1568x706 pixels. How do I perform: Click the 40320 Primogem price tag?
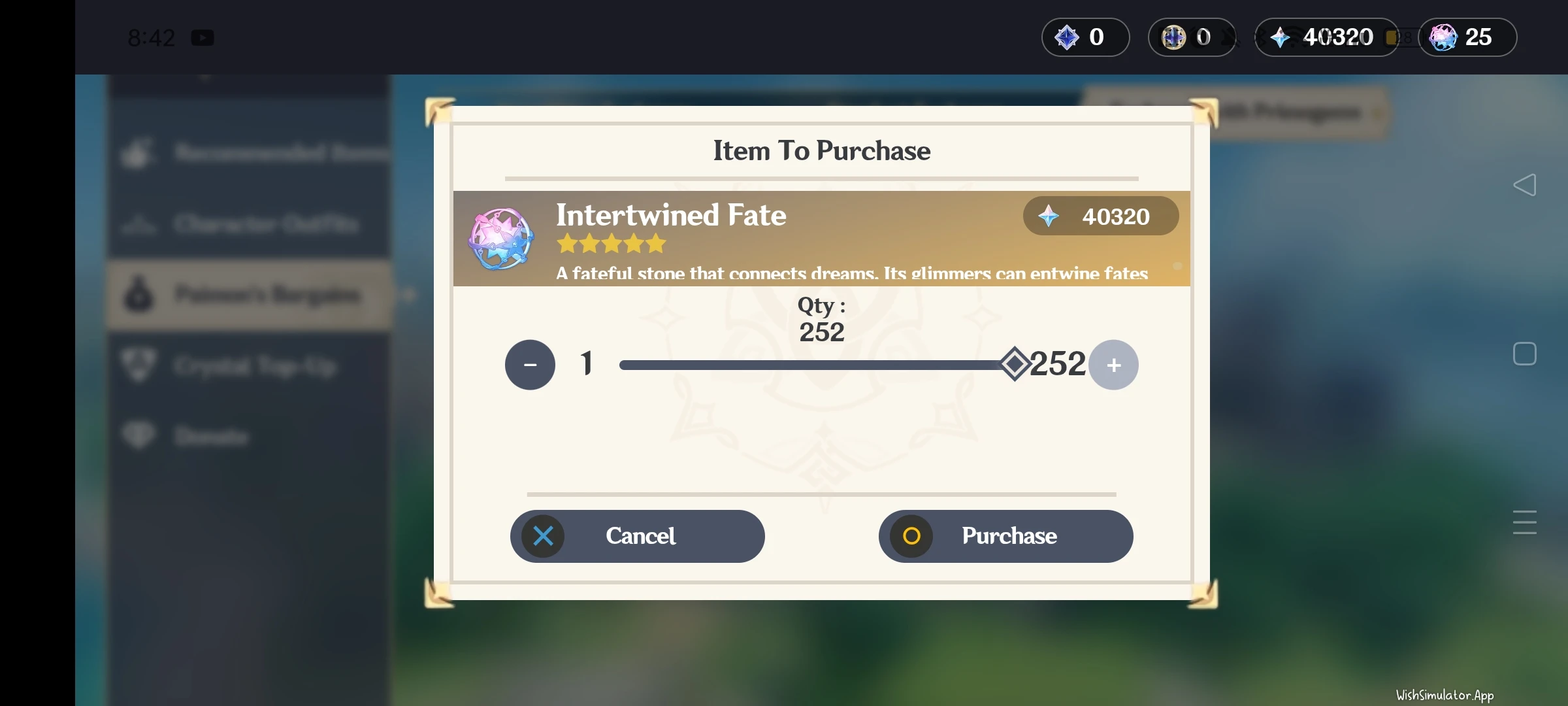[1100, 216]
